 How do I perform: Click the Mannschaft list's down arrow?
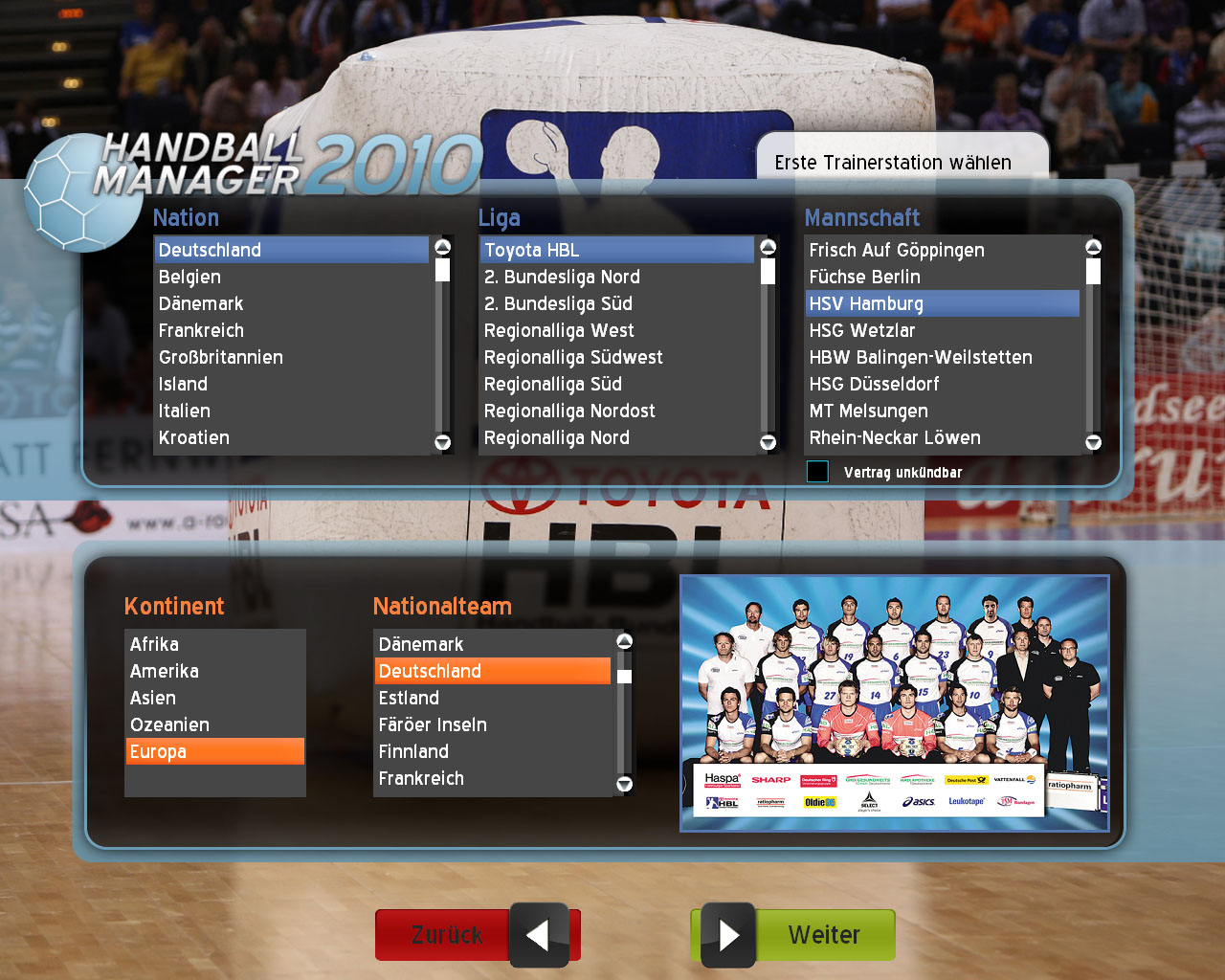click(x=1093, y=442)
